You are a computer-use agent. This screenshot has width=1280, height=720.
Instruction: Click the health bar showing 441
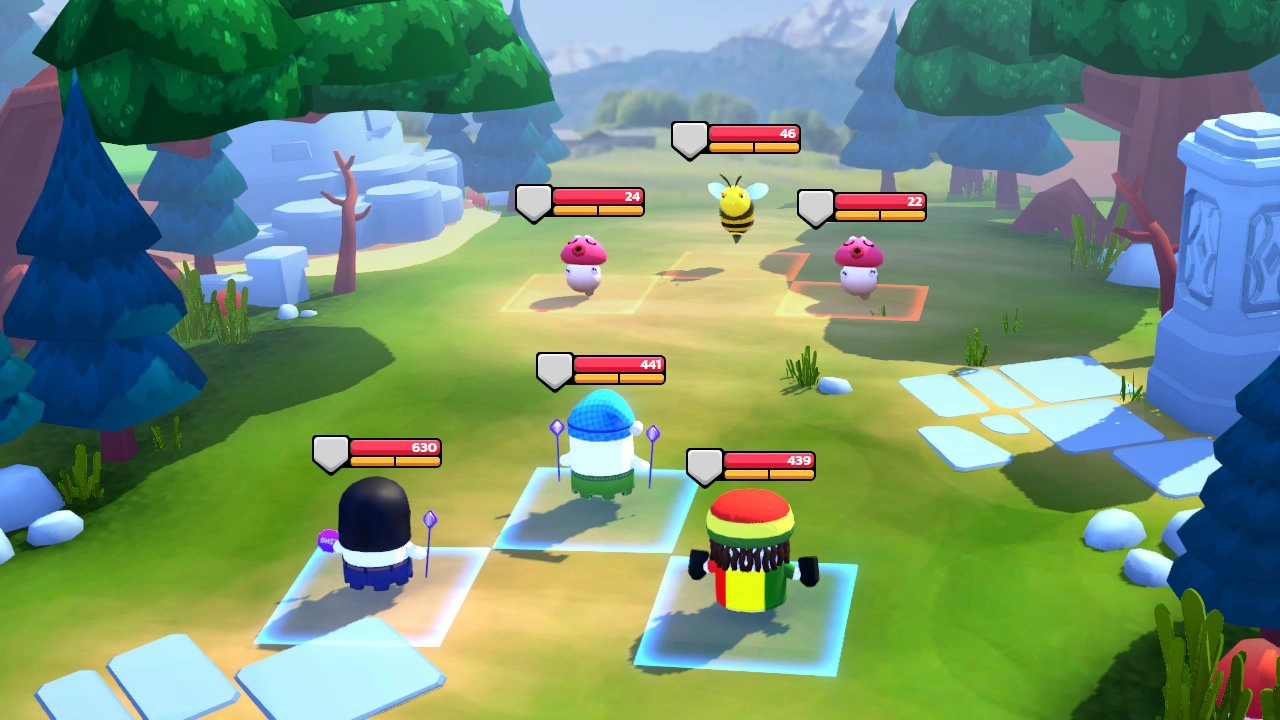pos(615,366)
